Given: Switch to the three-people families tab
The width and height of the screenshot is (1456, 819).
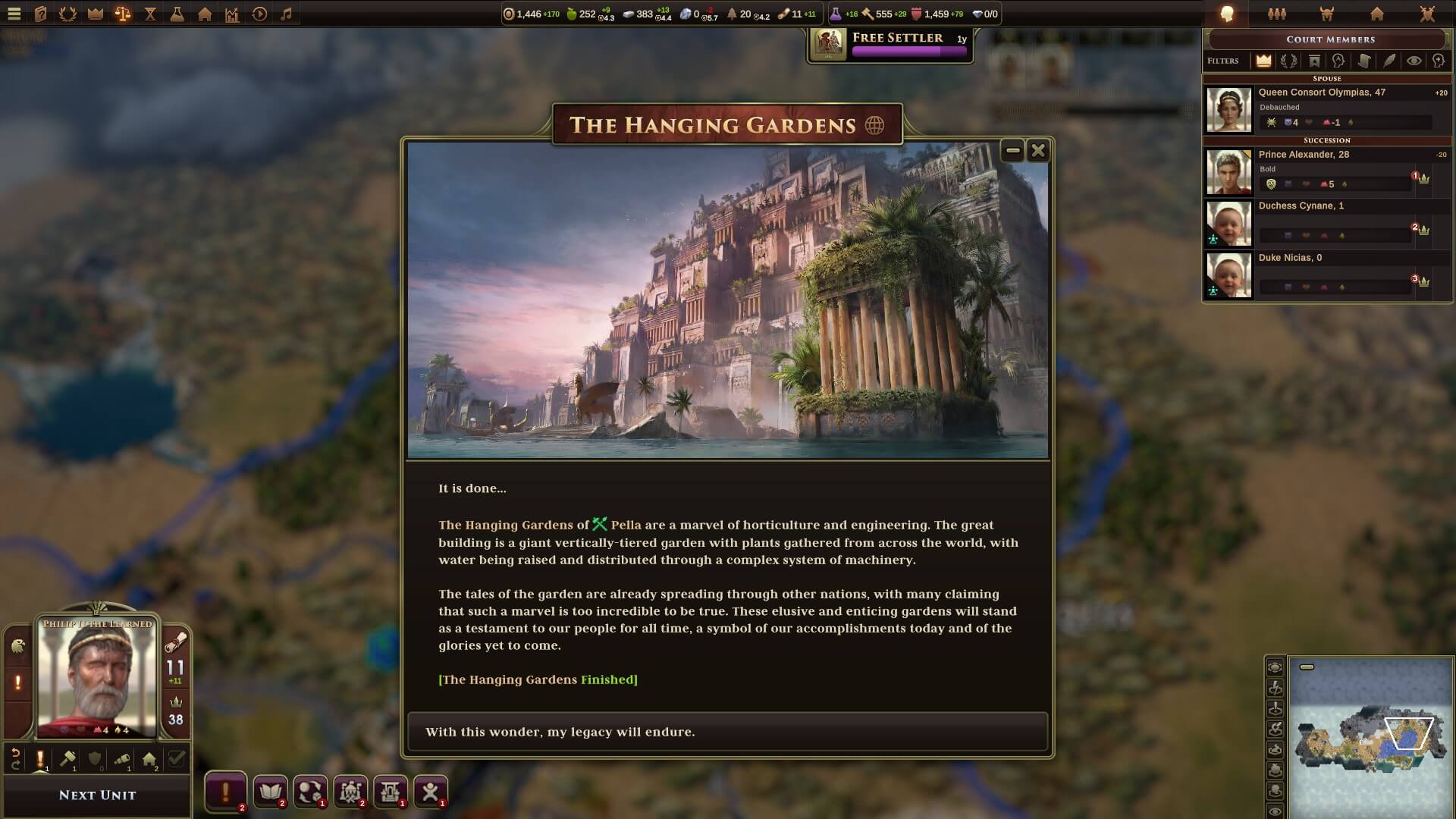Looking at the screenshot, I should [x=1277, y=14].
